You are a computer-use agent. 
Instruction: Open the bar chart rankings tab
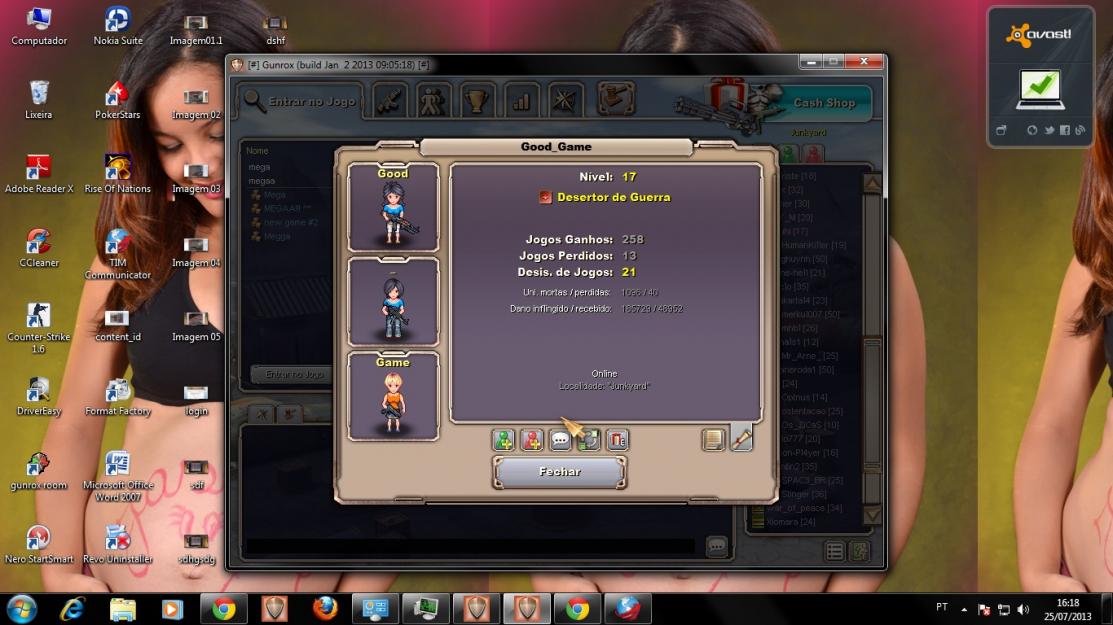[521, 101]
